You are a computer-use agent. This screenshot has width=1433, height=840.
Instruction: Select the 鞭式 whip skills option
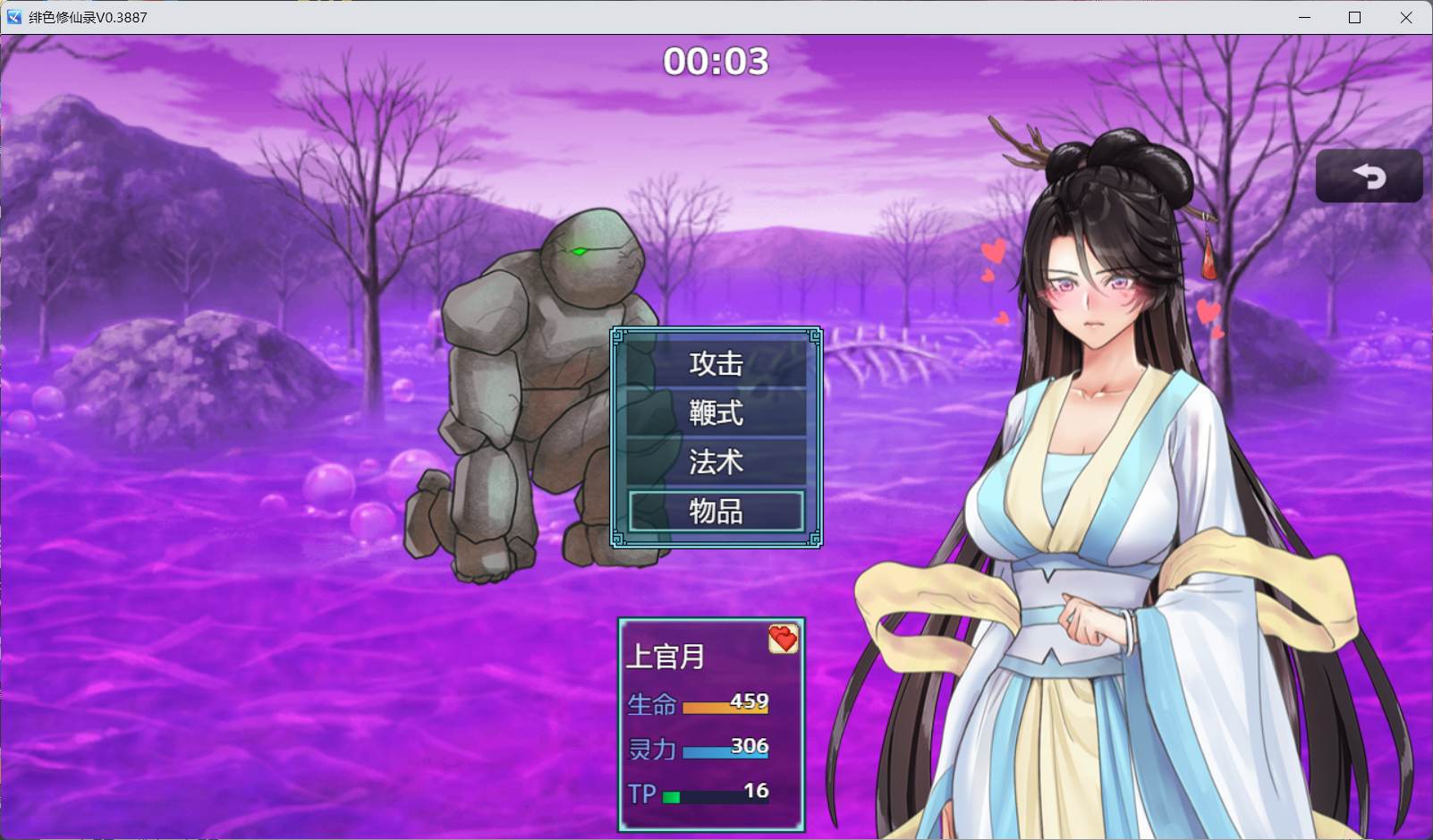(716, 413)
